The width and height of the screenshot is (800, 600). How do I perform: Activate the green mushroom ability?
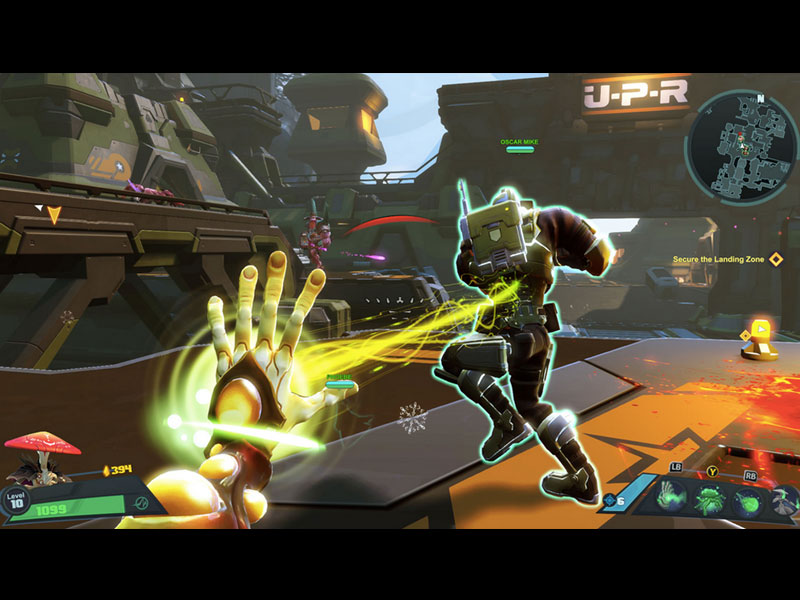tap(710, 497)
